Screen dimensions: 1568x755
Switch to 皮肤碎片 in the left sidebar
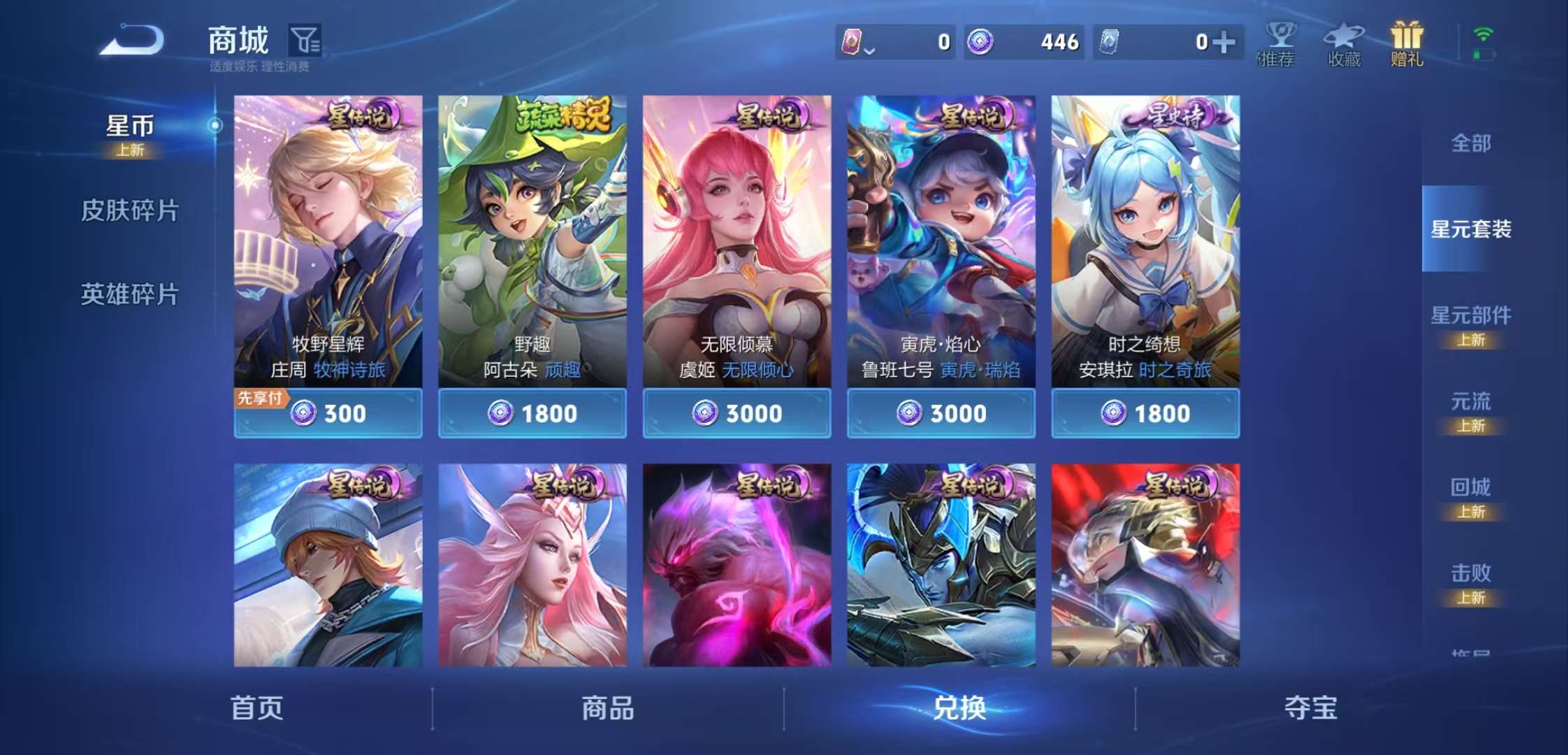[x=129, y=208]
